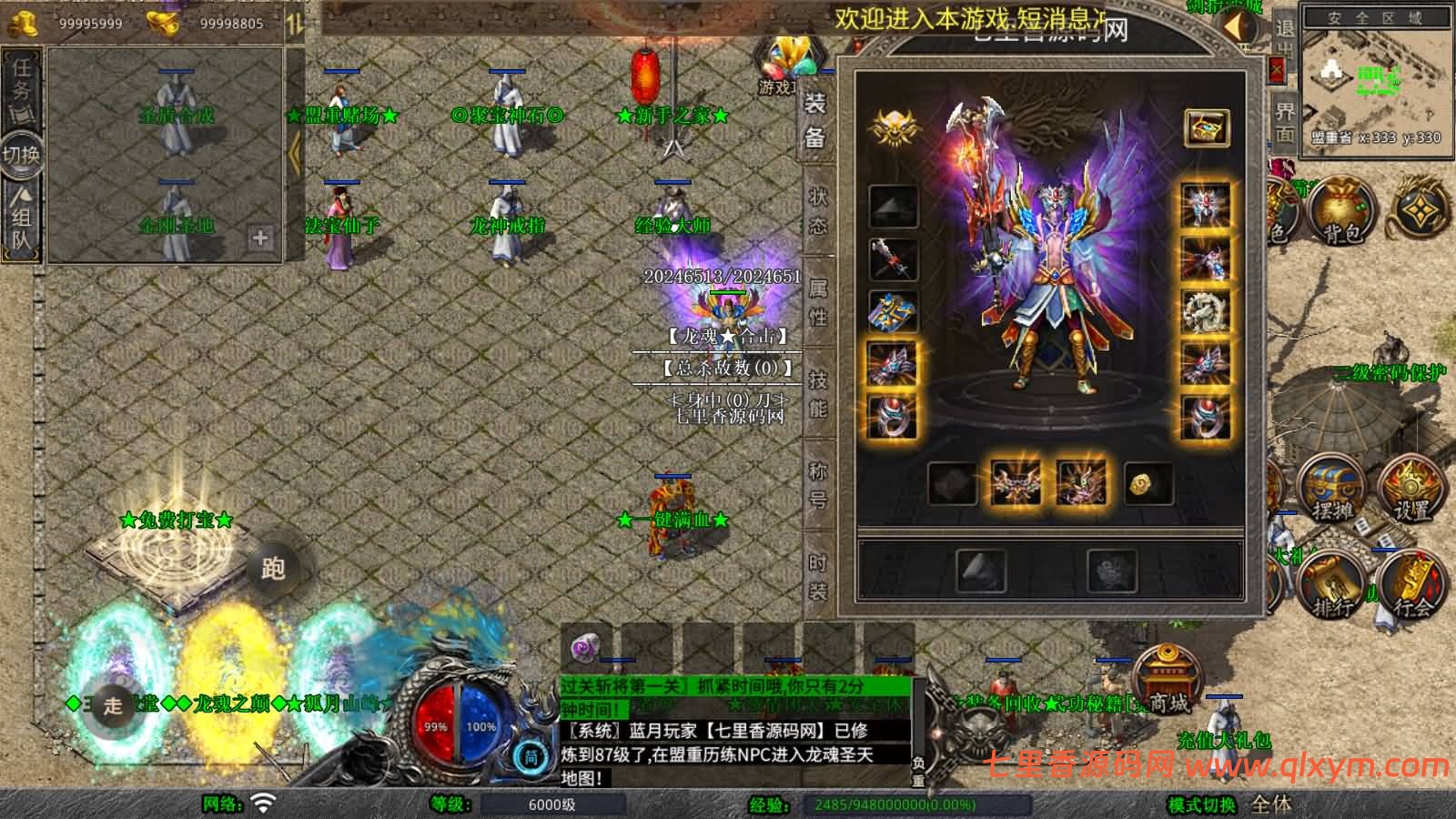This screenshot has width=1456, height=819.
Task: Open the 任务 quest panel icon
Action: [x=20, y=86]
